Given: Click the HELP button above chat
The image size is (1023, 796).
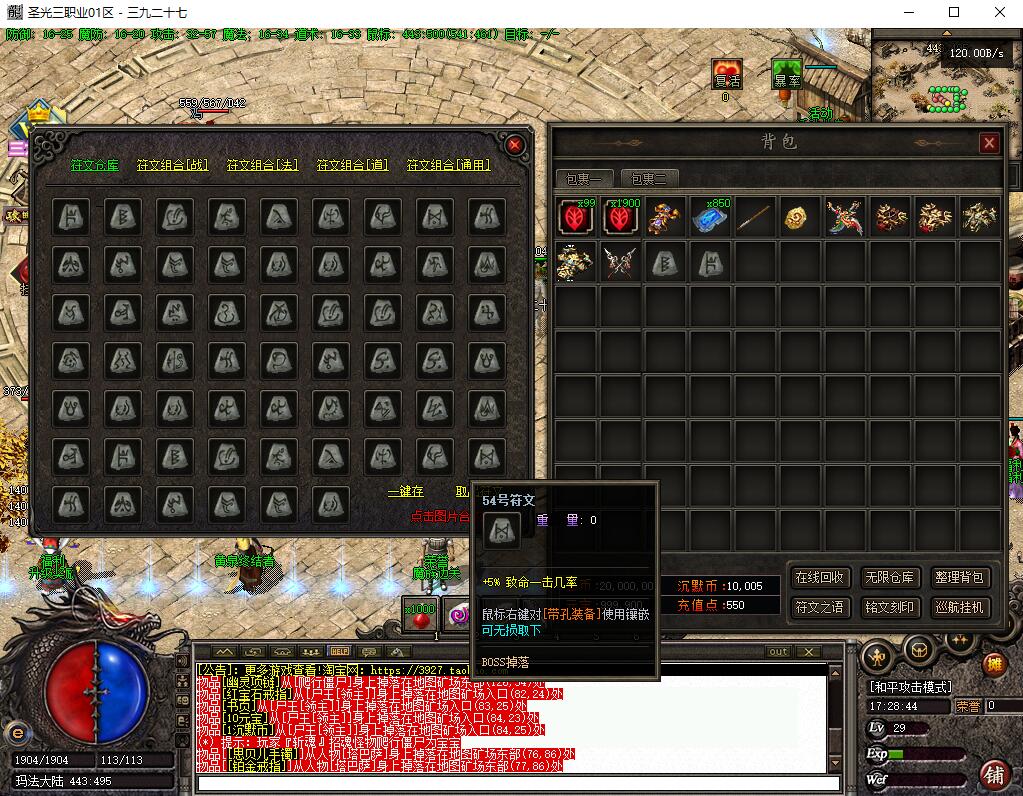Looking at the screenshot, I should pyautogui.click(x=339, y=651).
